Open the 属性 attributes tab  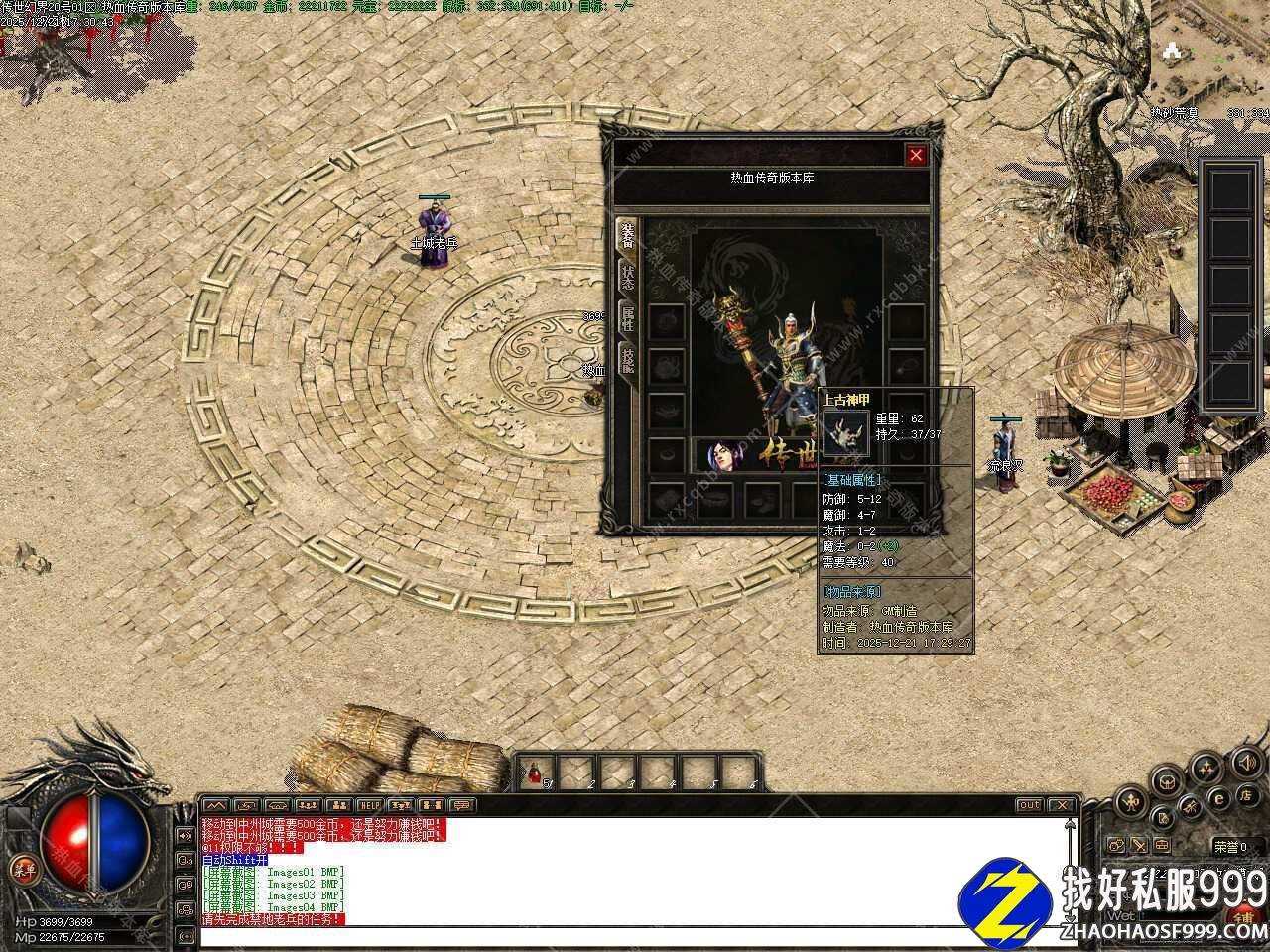point(627,319)
